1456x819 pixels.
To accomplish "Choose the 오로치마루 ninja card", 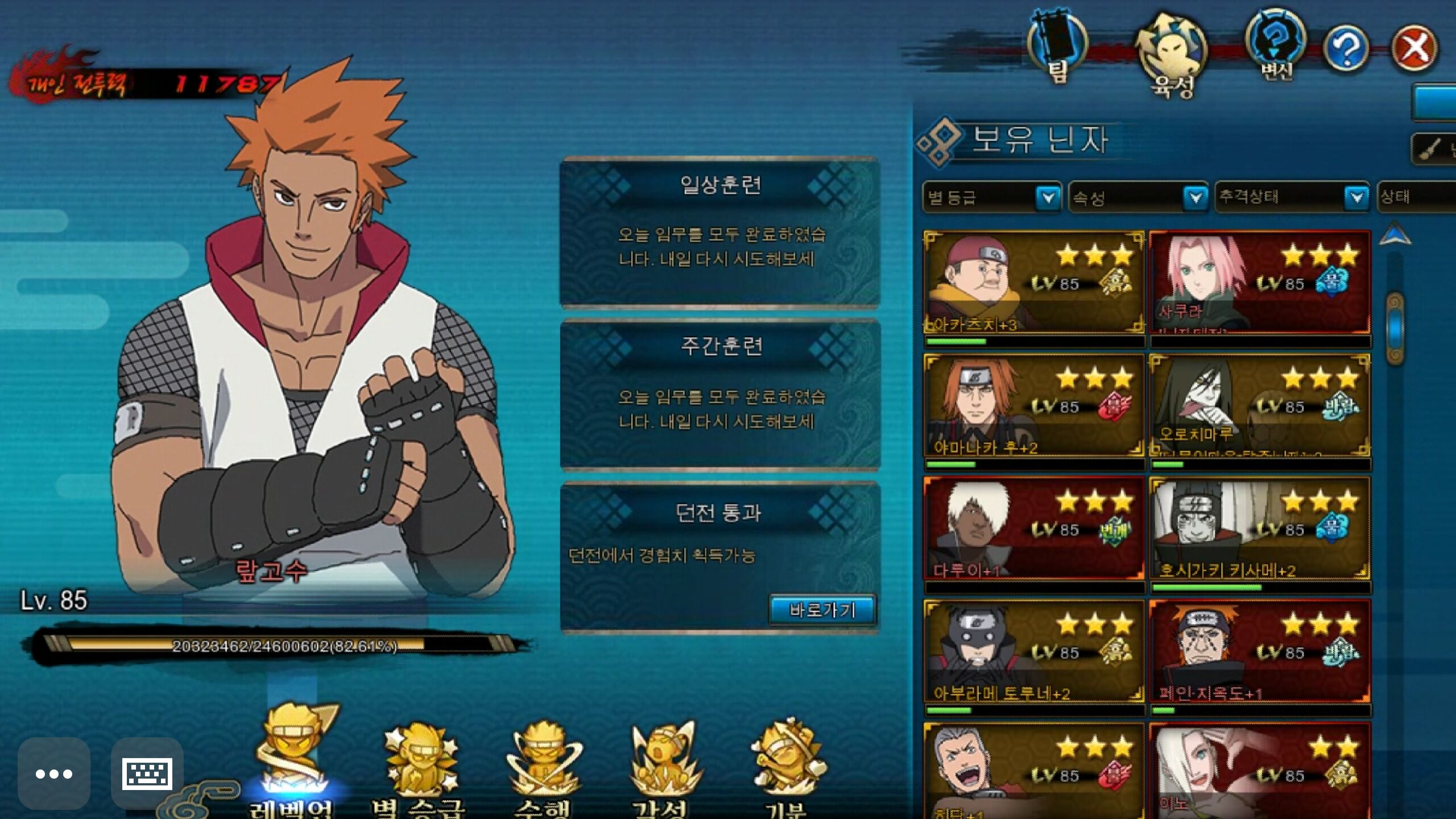I will [1259, 405].
